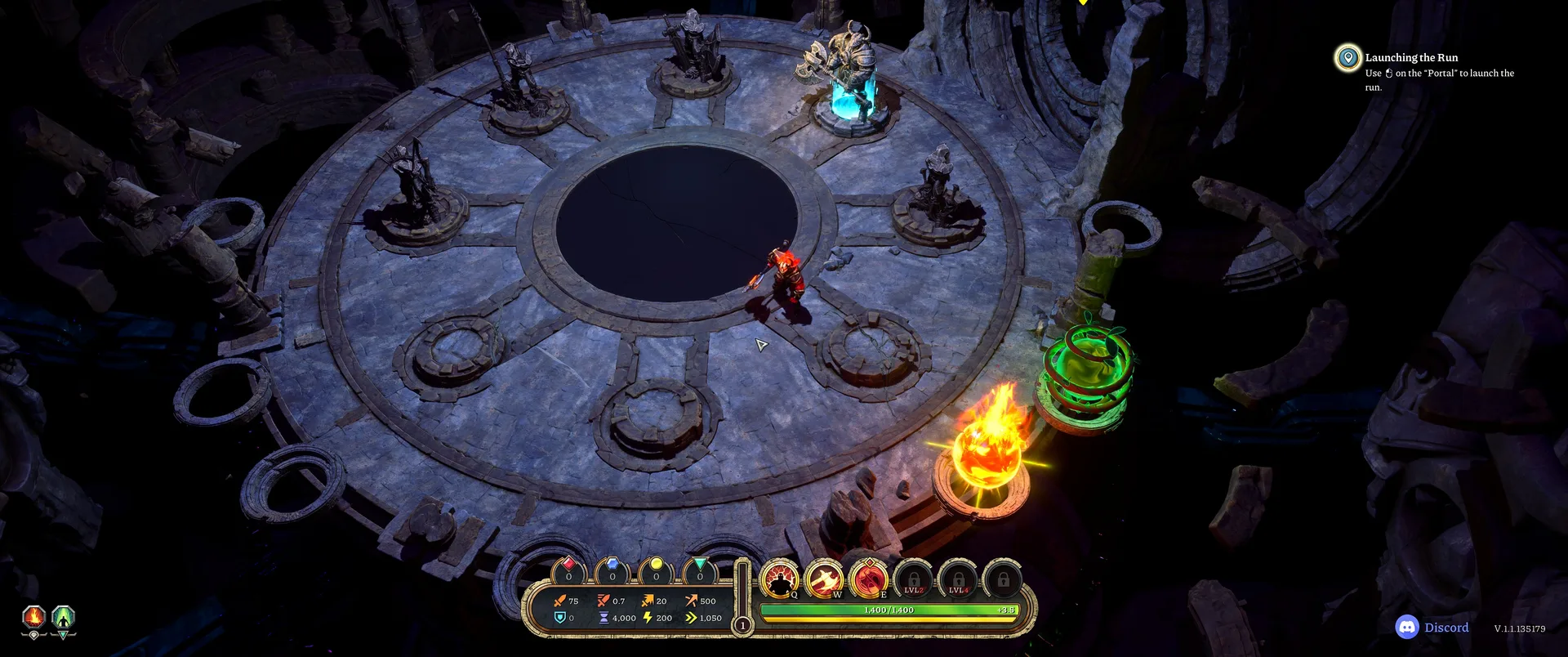Activate the Q silhouette rage ability
Viewport: 1568px width, 657px height.
point(780,579)
